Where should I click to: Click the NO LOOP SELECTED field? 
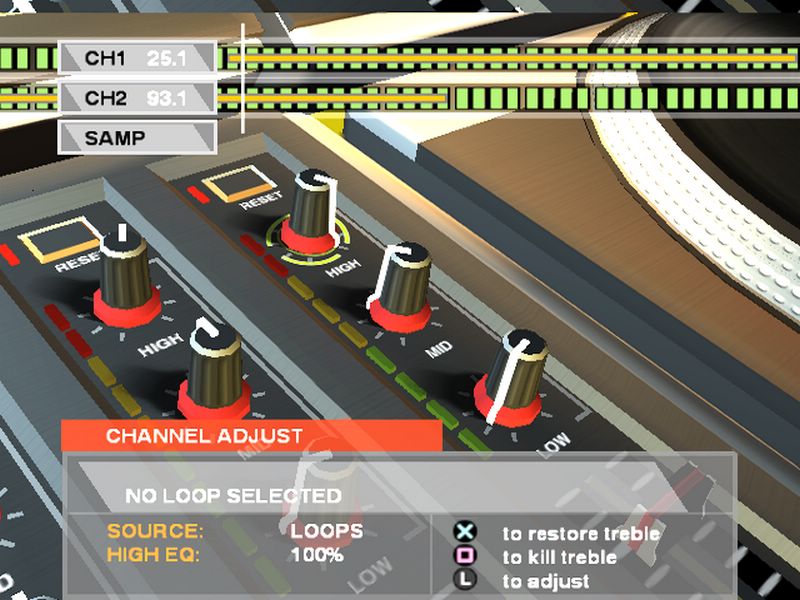(233, 495)
